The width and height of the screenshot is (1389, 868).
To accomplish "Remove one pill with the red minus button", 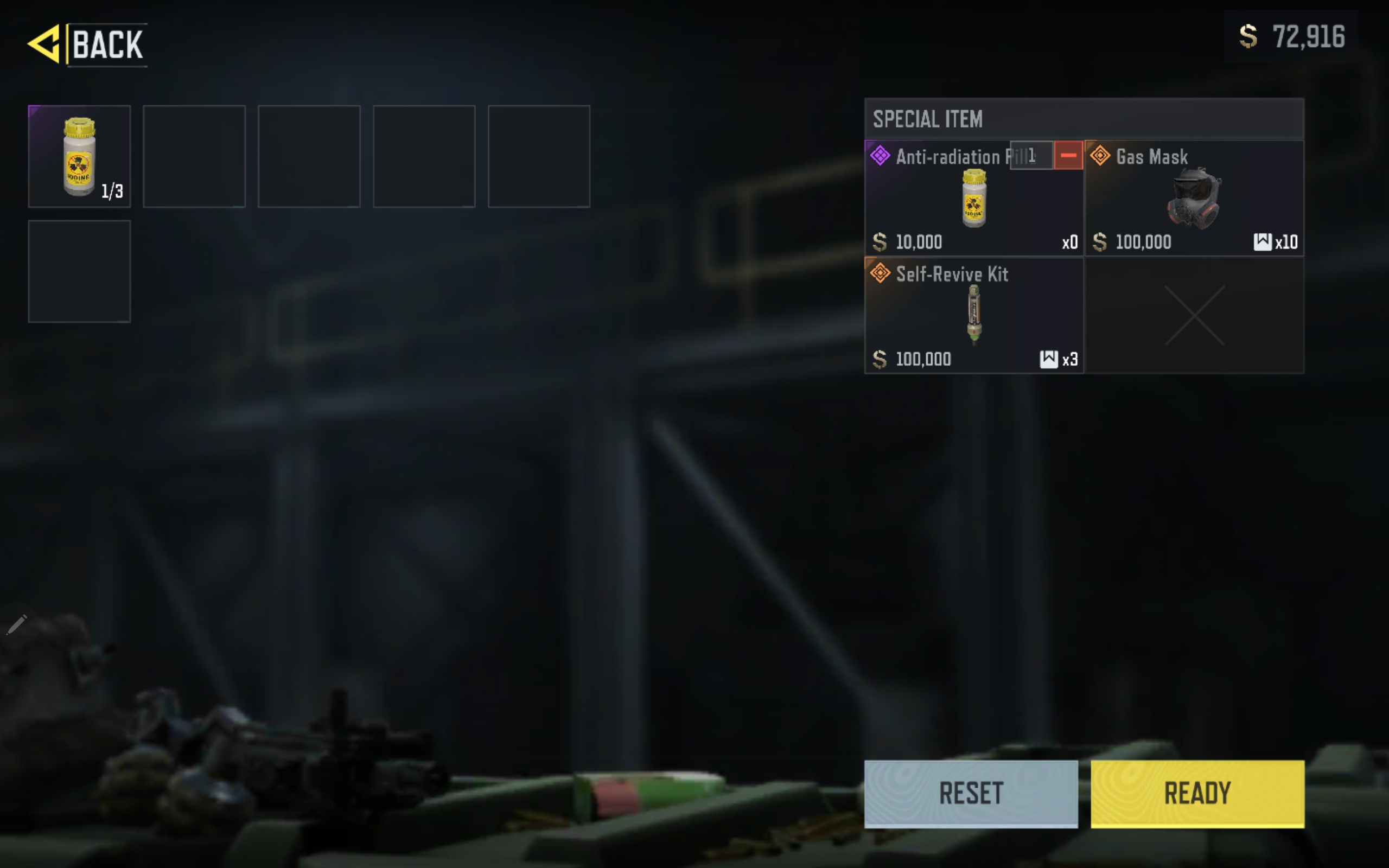I will tap(1068, 156).
